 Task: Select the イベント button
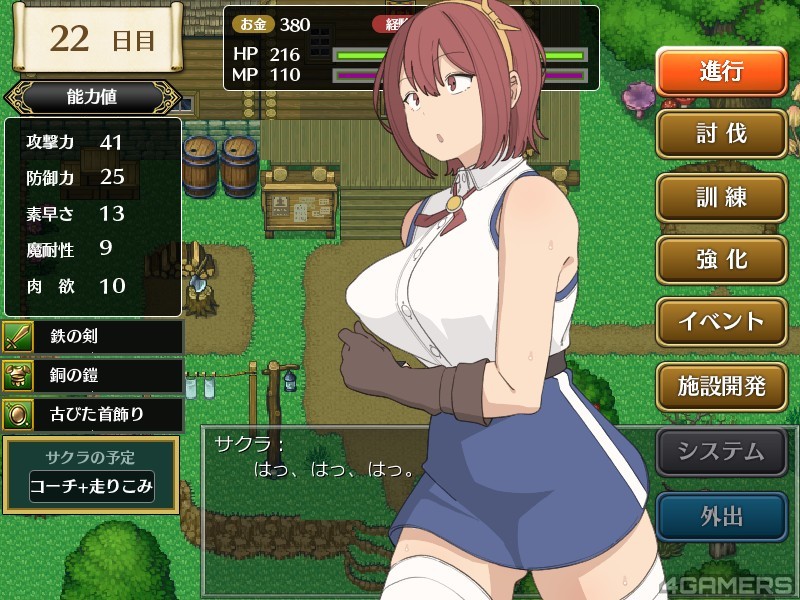(721, 321)
